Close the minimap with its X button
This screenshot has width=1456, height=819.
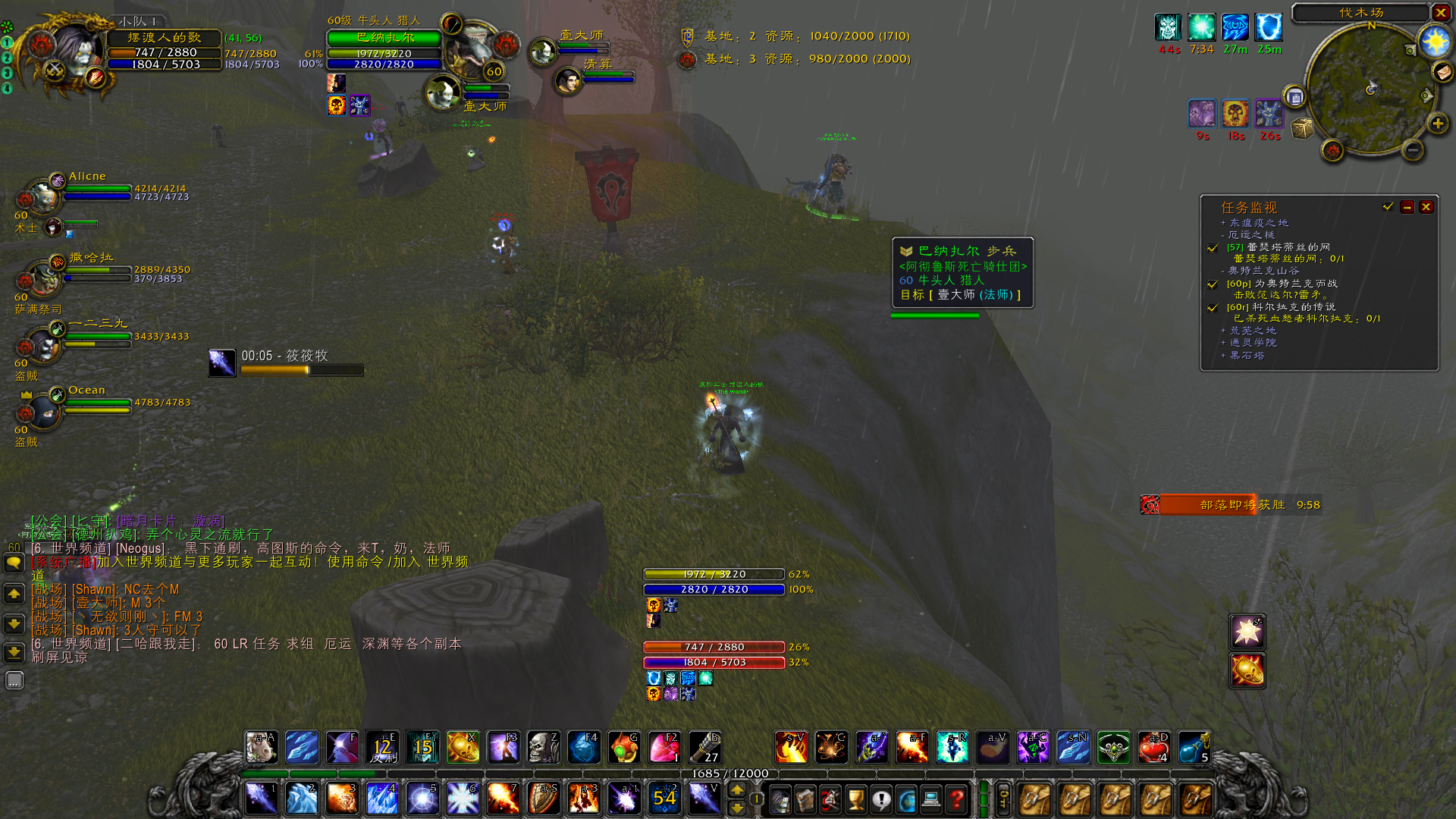coord(1440,12)
